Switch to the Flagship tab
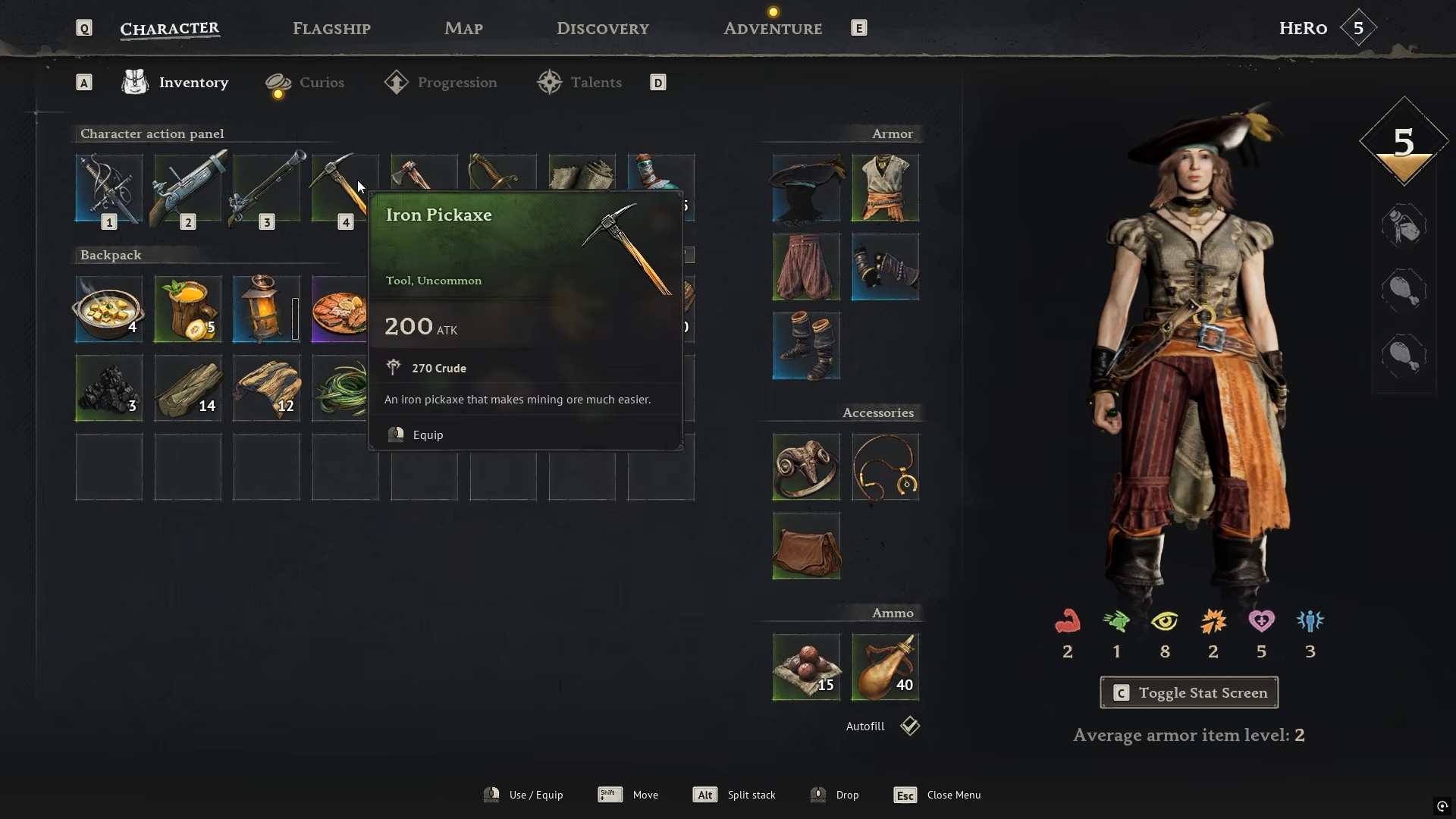Screen dimensions: 1456x819 click(x=331, y=29)
